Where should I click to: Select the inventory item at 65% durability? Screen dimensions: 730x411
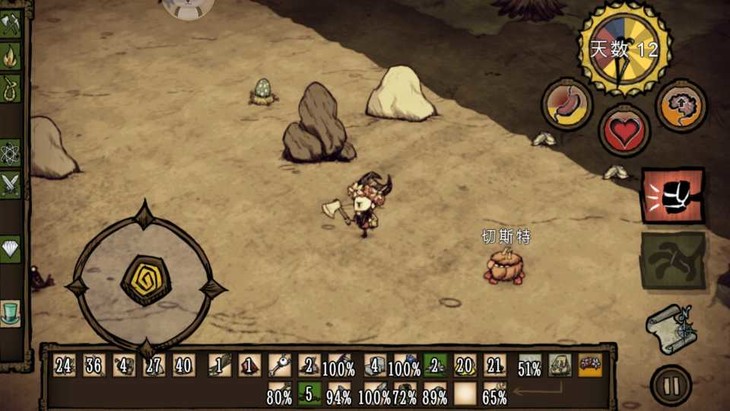click(x=494, y=394)
